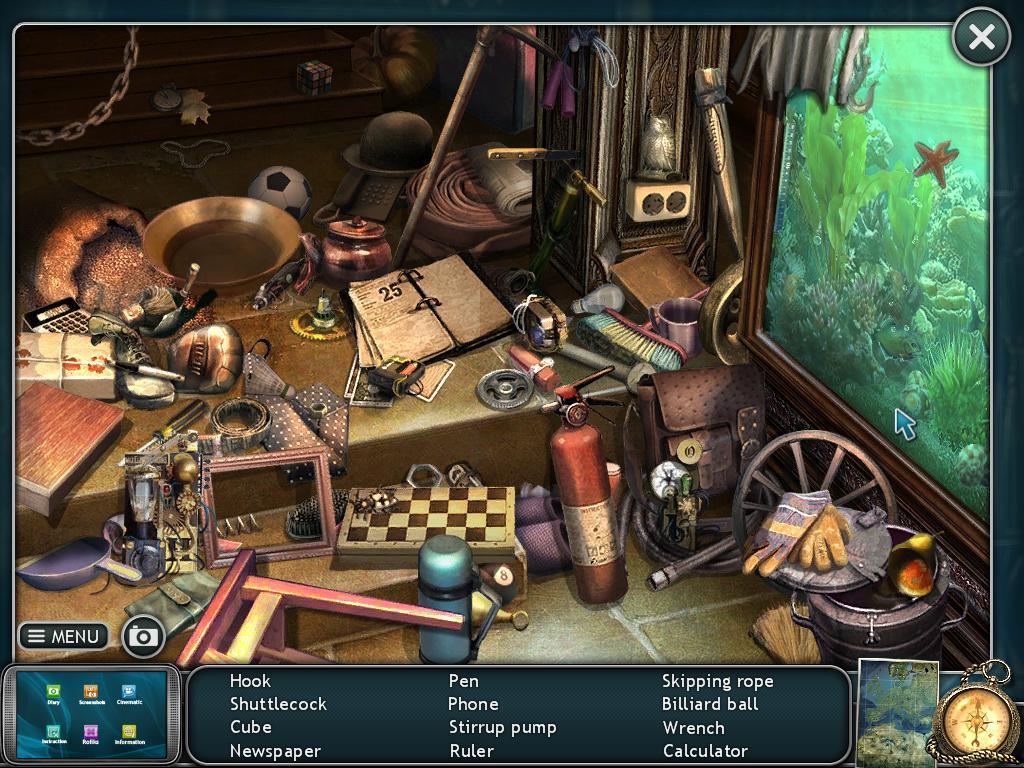Tap the purple app icon on the phone

pyautogui.click(x=91, y=731)
